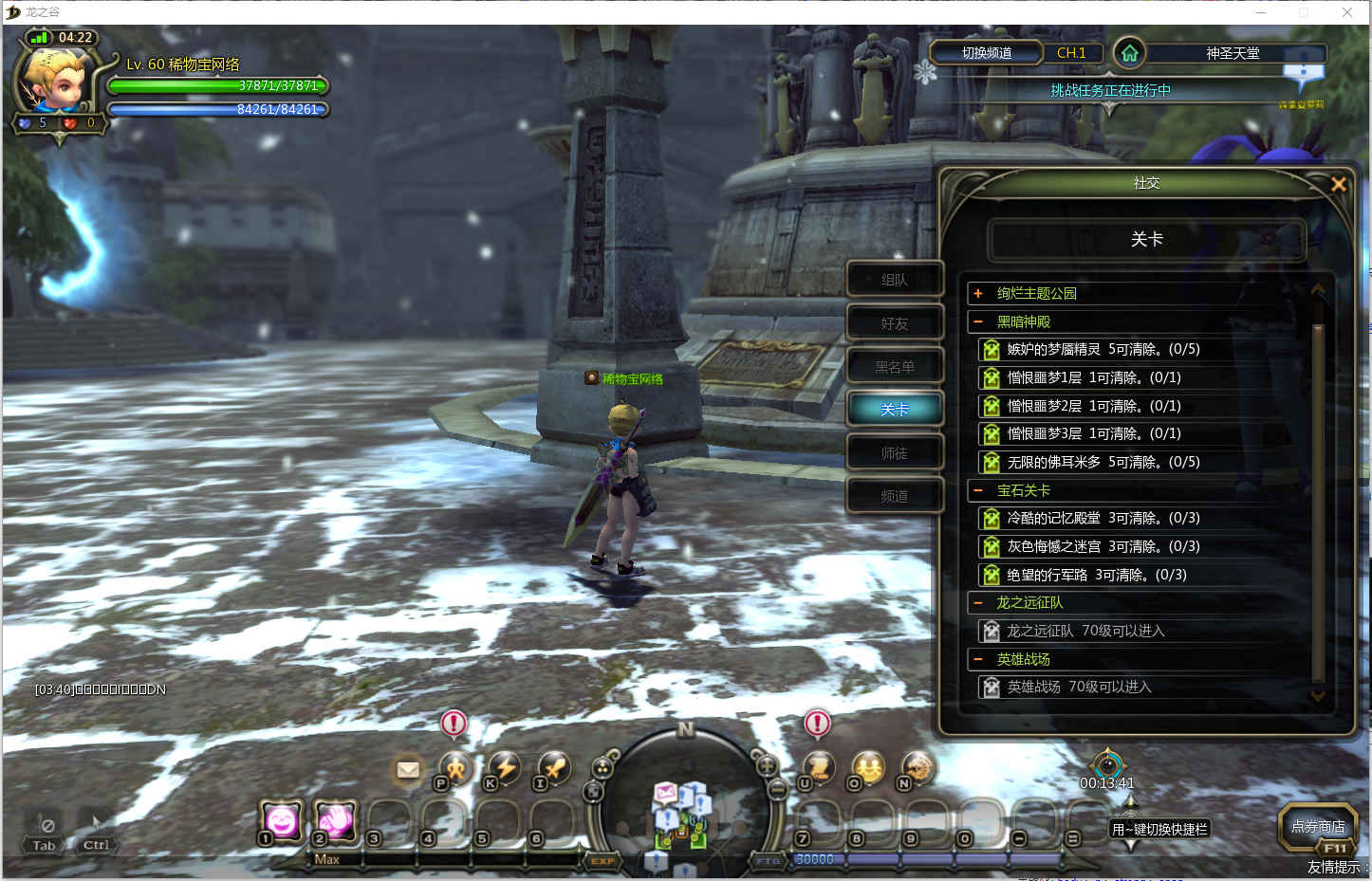Expand the 绚烂主题公园 category
Image resolution: width=1372 pixels, height=881 pixels.
click(x=978, y=294)
